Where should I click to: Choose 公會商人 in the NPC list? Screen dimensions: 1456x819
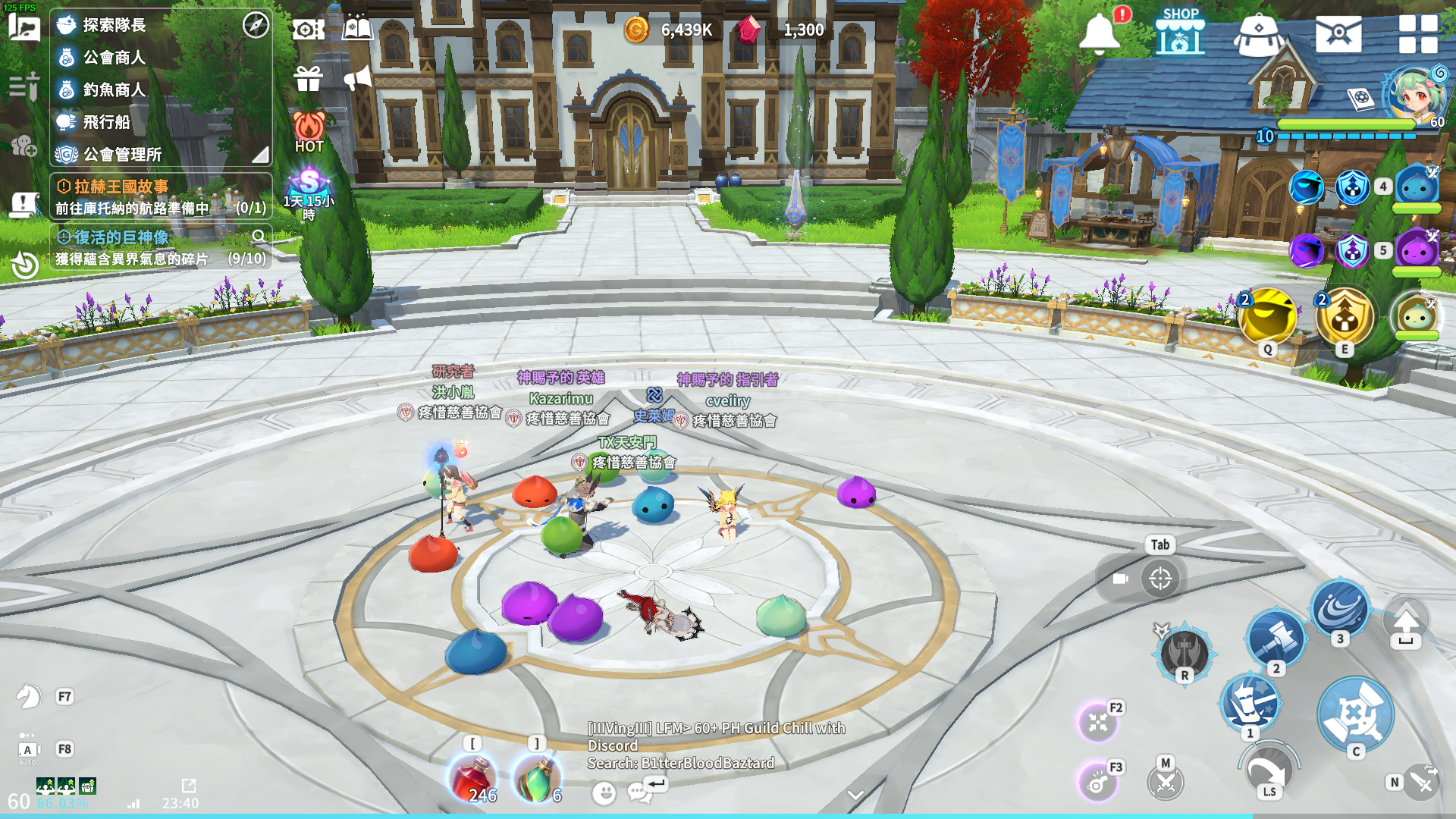[114, 58]
